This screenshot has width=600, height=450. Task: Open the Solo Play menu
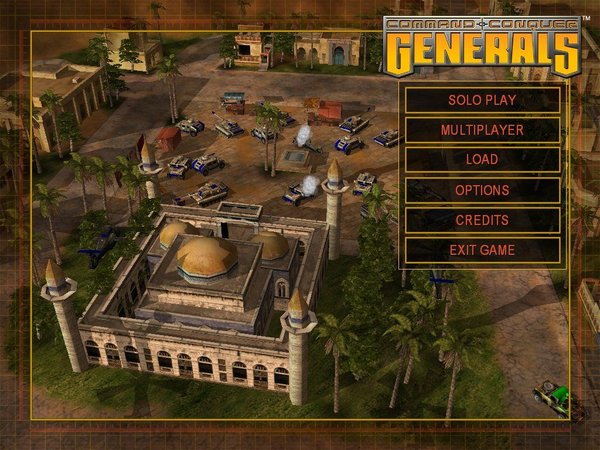[482, 100]
